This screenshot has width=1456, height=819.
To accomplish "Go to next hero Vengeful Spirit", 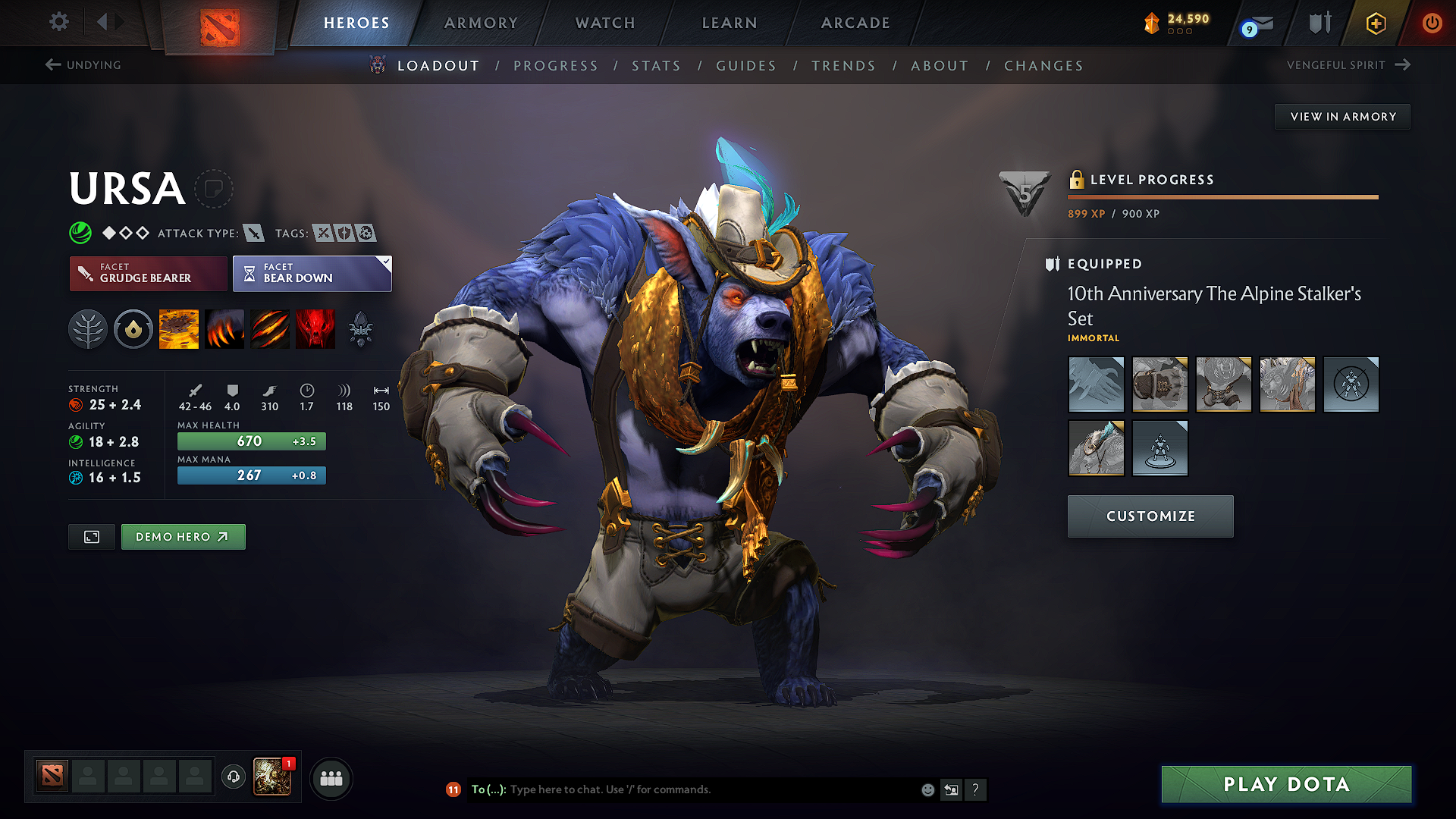I will [1348, 65].
